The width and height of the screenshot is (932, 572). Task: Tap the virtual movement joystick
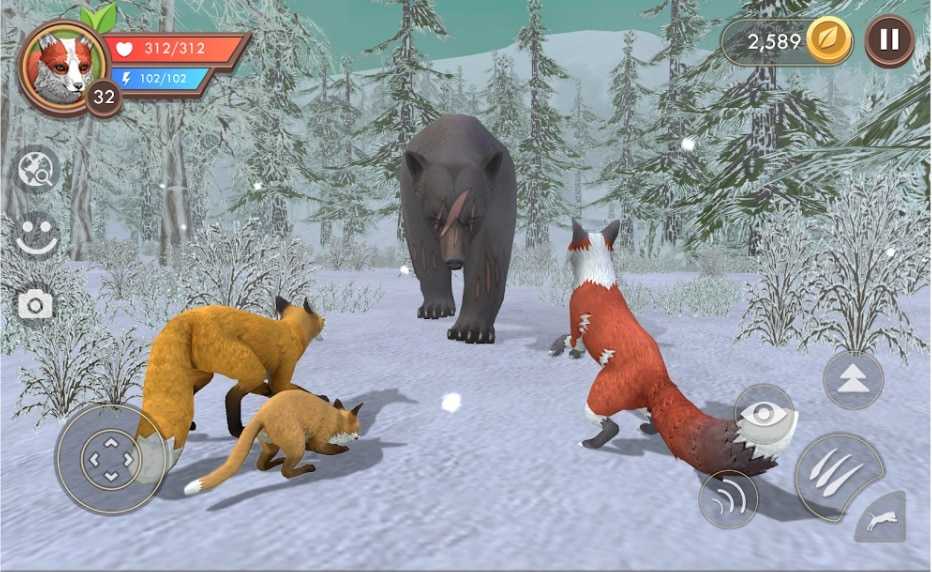(x=111, y=460)
